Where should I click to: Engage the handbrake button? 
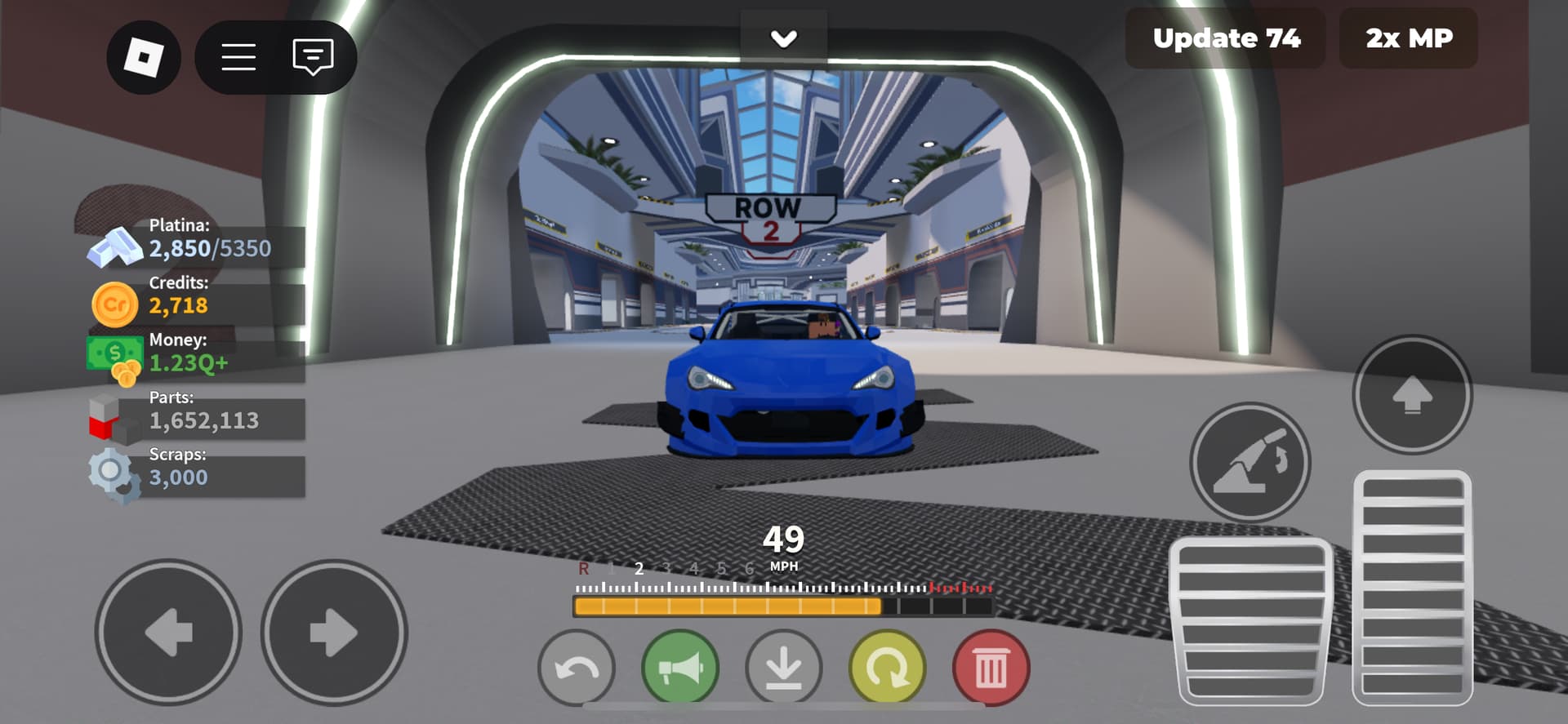1249,462
